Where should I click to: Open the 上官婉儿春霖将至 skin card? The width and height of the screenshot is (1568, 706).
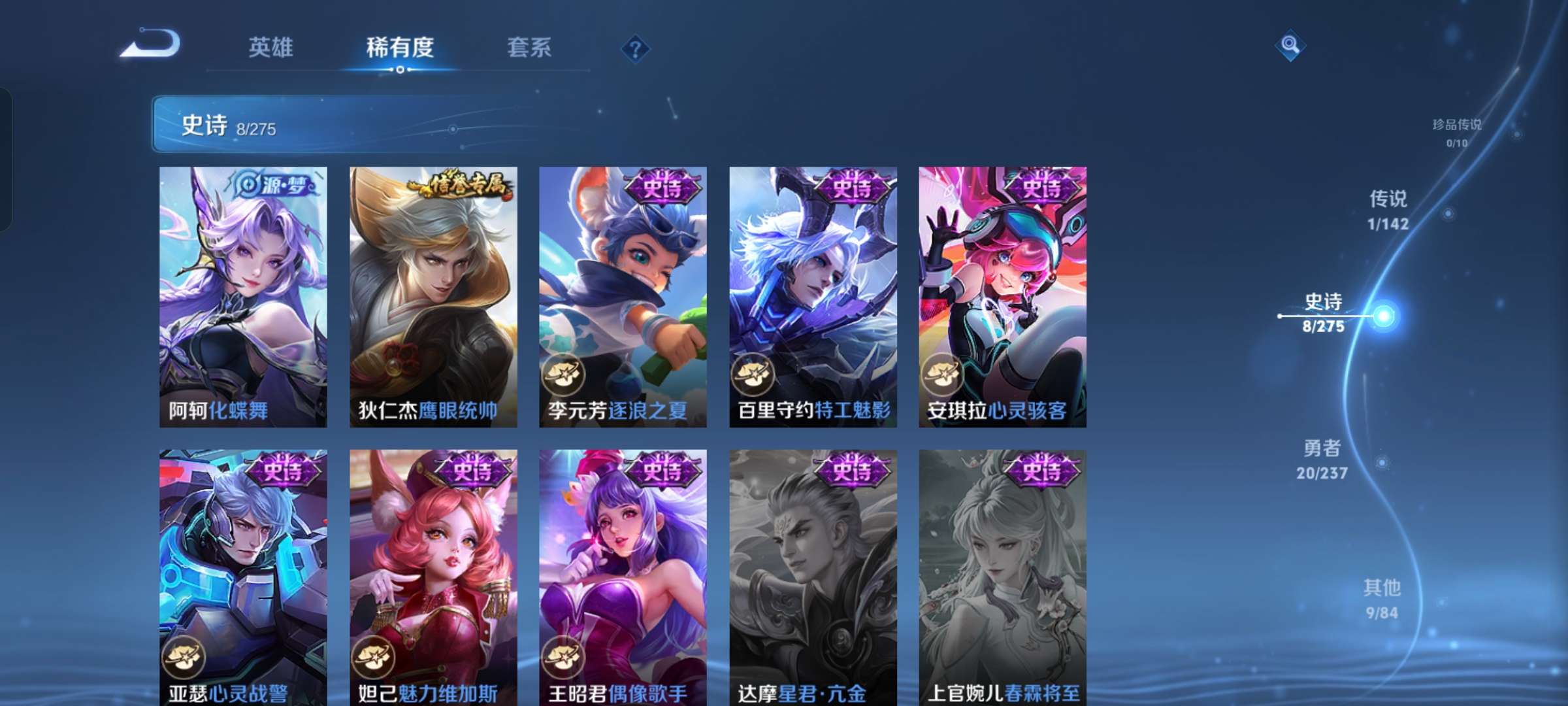pyautogui.click(x=1002, y=575)
